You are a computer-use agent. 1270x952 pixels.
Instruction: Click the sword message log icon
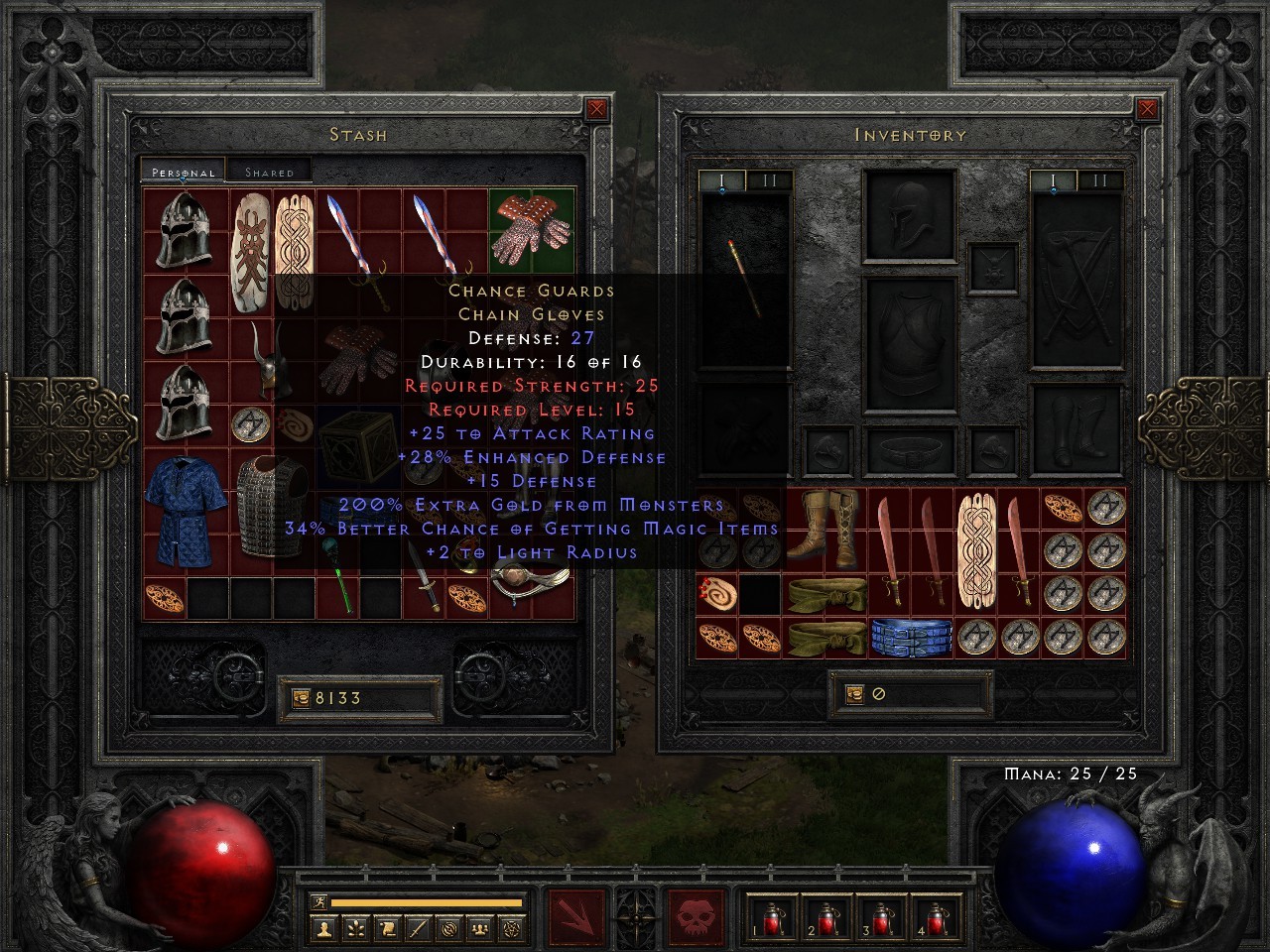tap(416, 927)
